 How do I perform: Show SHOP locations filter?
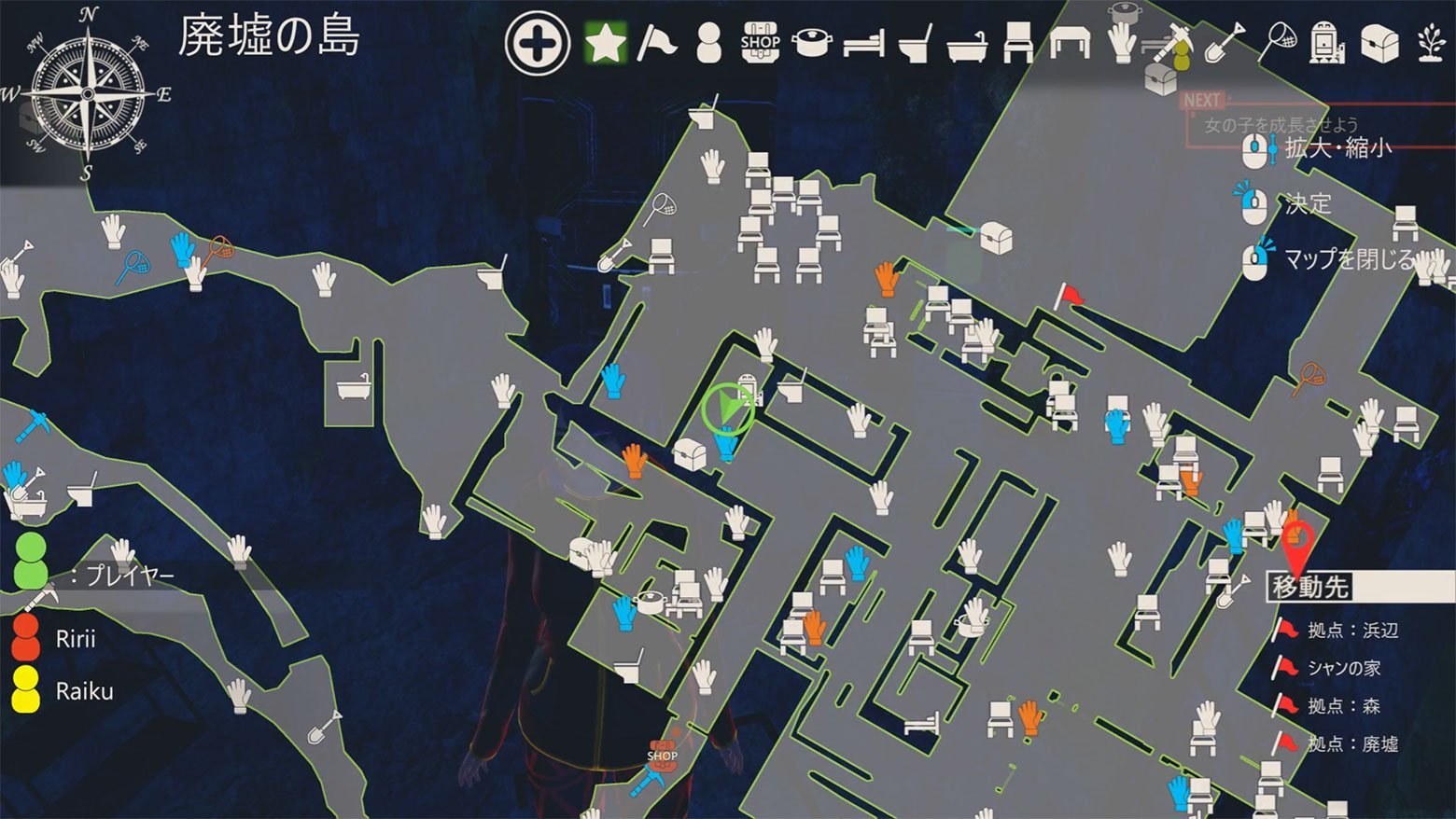pos(761,43)
